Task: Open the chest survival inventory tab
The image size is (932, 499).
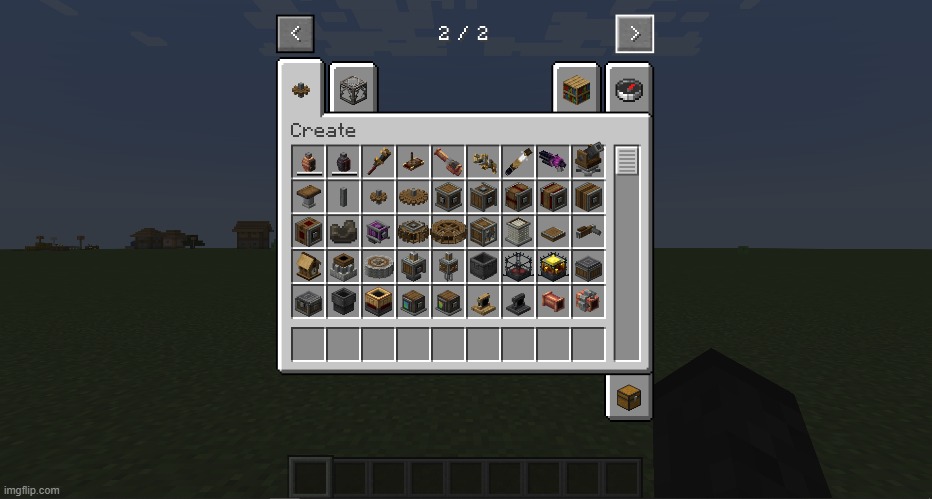Action: (x=628, y=397)
